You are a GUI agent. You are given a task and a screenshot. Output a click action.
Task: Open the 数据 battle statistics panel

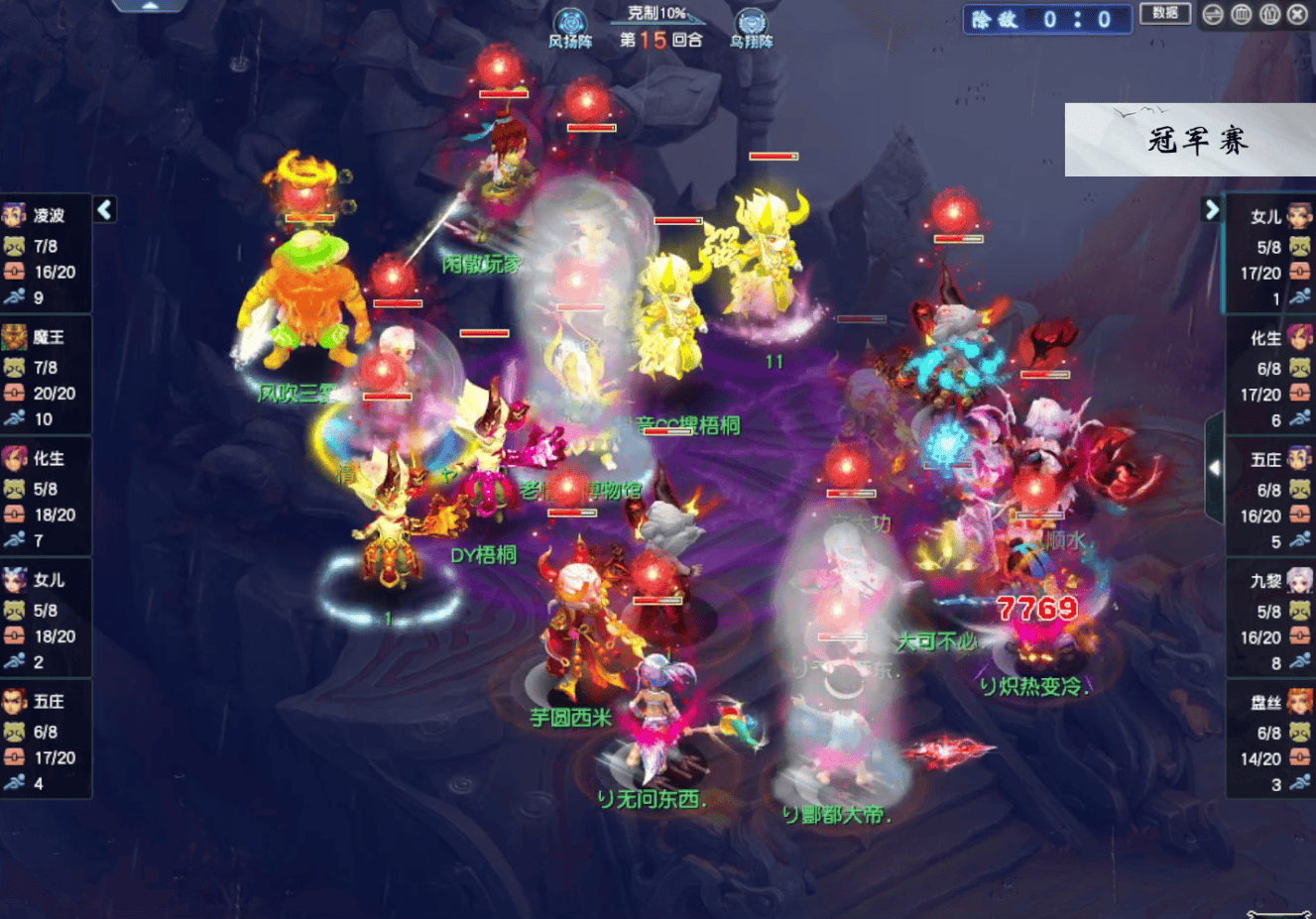point(1164,14)
